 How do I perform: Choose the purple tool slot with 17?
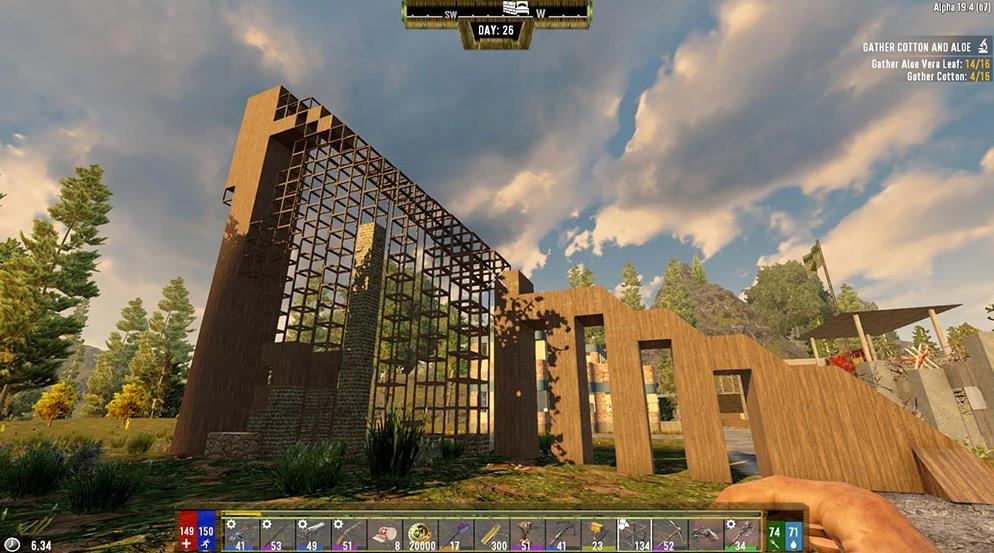click(x=457, y=533)
